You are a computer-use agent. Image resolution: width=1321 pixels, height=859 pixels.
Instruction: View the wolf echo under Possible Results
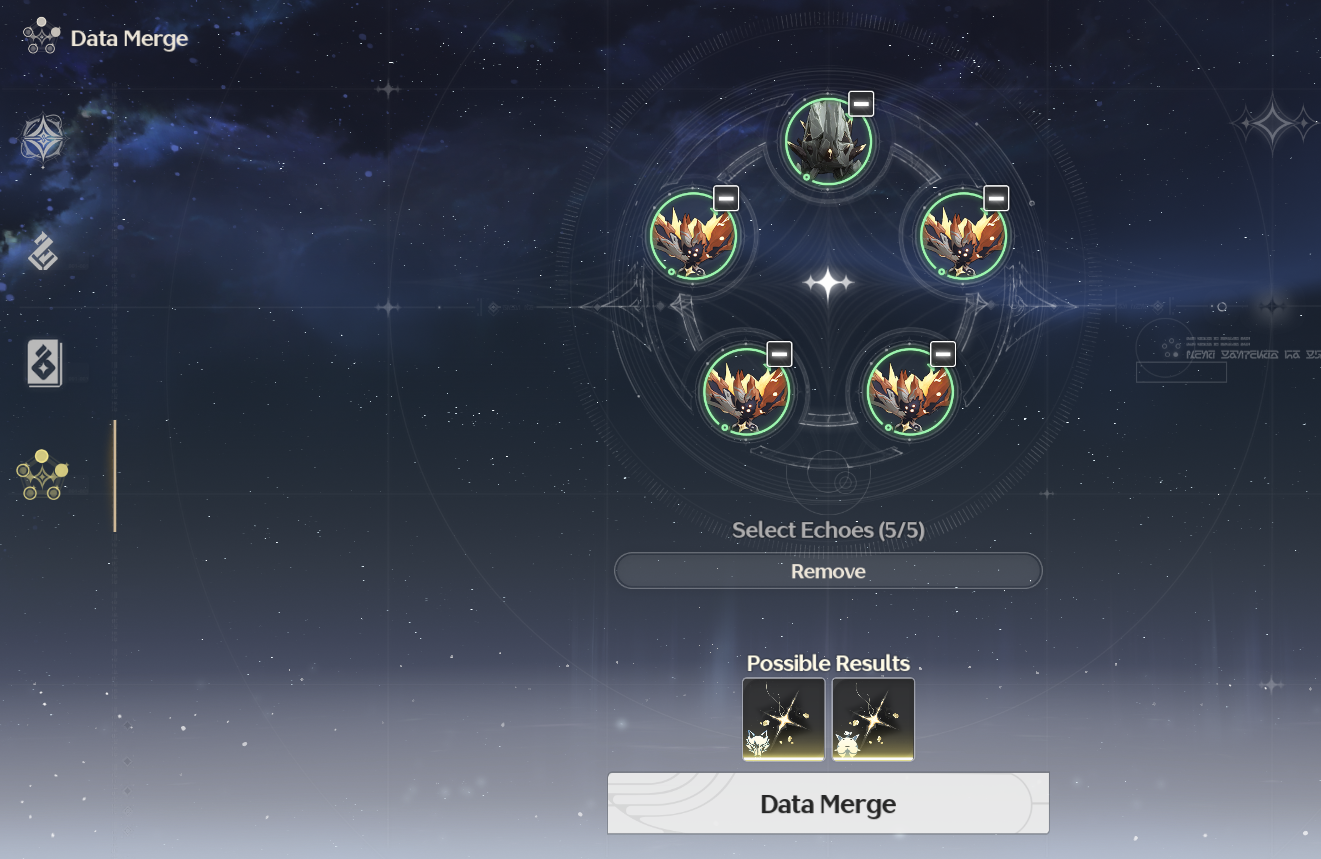[x=783, y=719]
